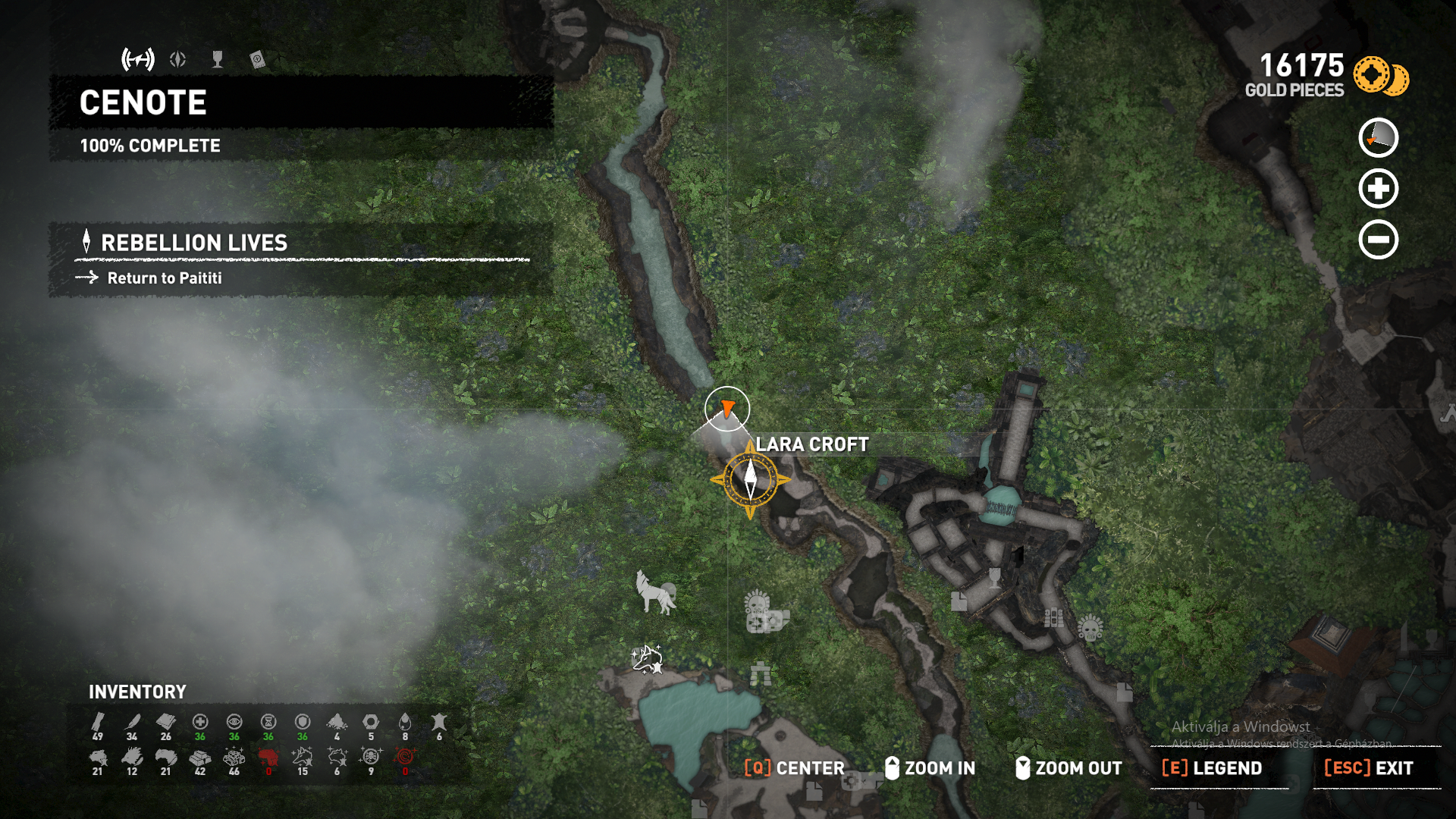This screenshot has height=819, width=1456.
Task: Select the Rebellion Lives objective tracker
Action: [194, 243]
